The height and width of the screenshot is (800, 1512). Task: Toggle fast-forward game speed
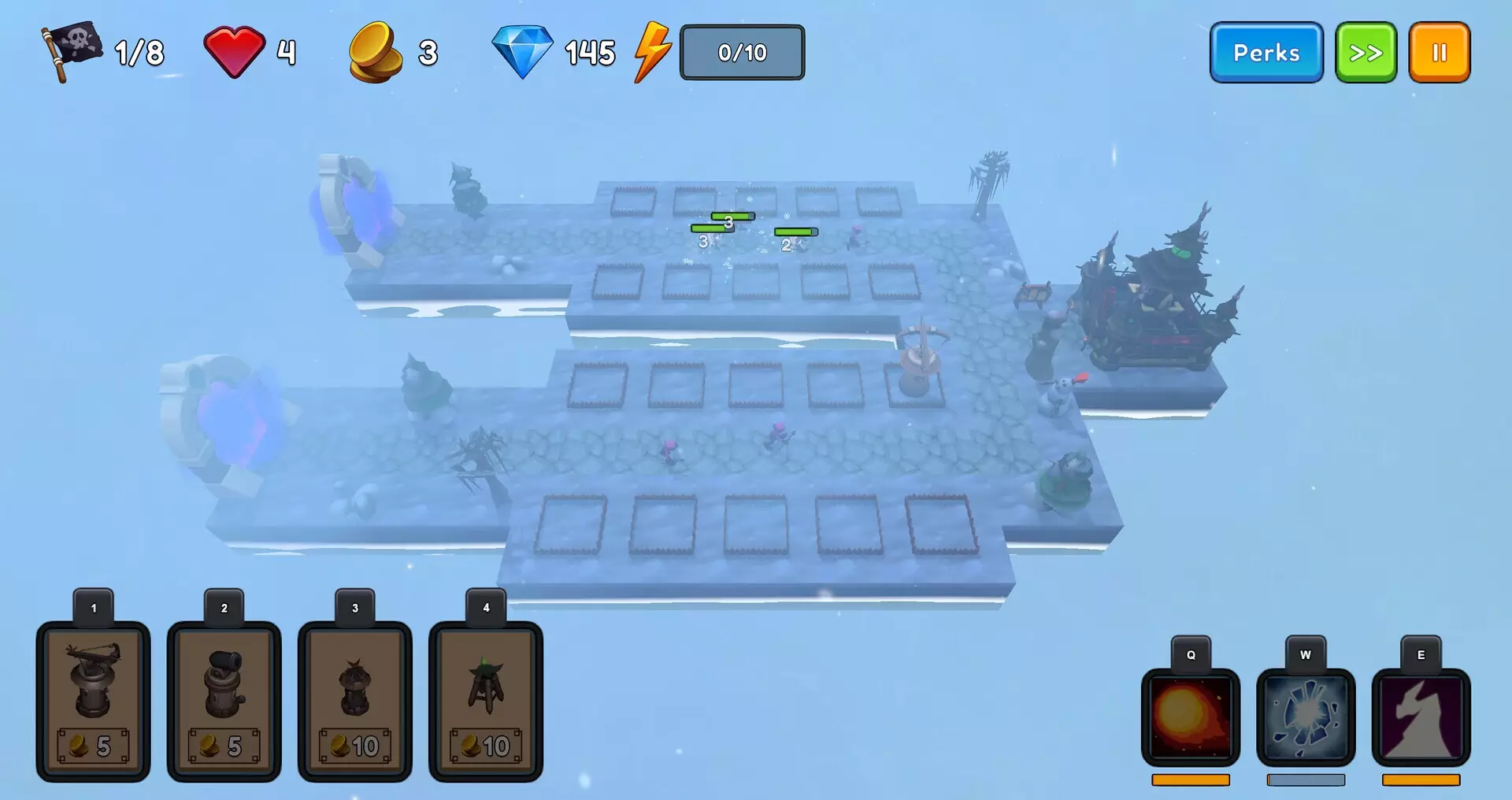pyautogui.click(x=1366, y=53)
